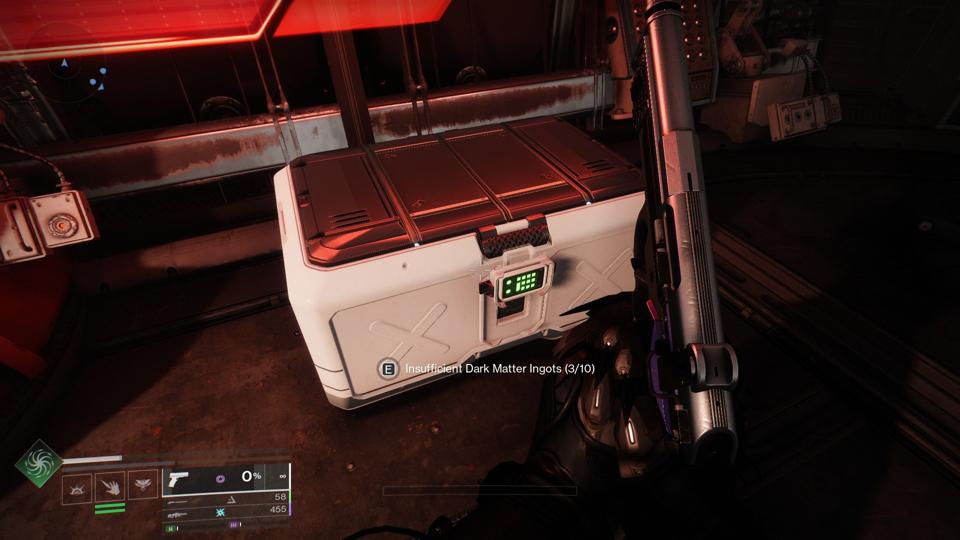Activate the green swirl super ability icon
Image resolution: width=960 pixels, height=540 pixels.
click(39, 463)
